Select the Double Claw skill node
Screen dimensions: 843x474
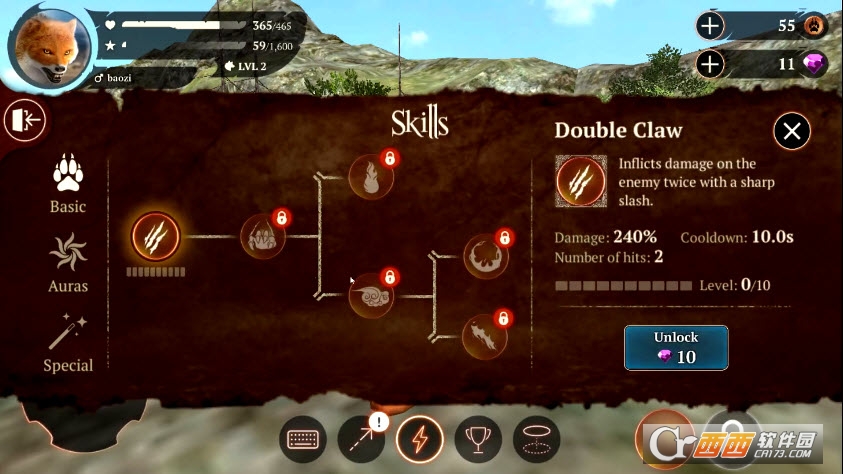point(156,237)
